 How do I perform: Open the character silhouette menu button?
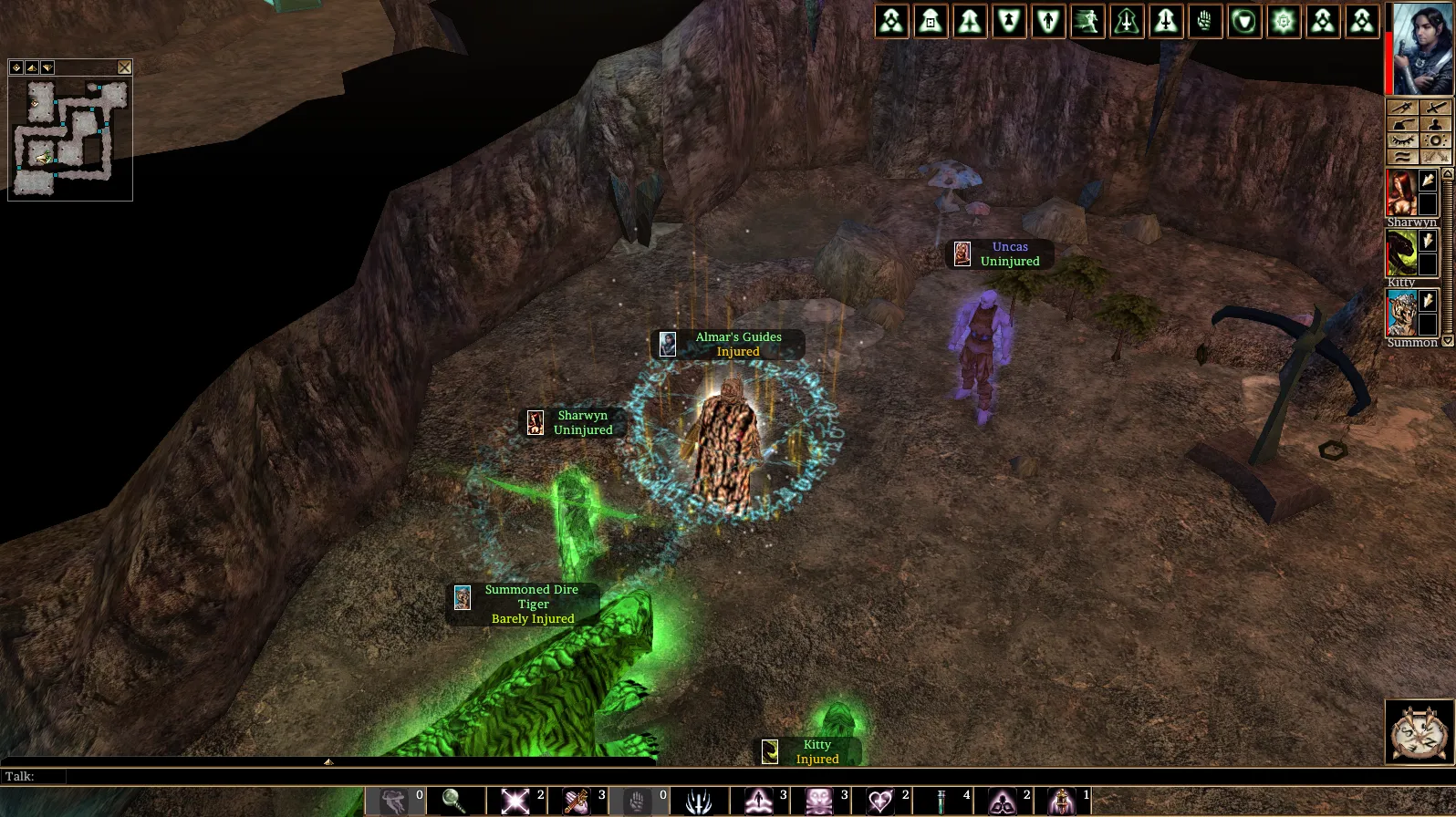click(x=1436, y=124)
